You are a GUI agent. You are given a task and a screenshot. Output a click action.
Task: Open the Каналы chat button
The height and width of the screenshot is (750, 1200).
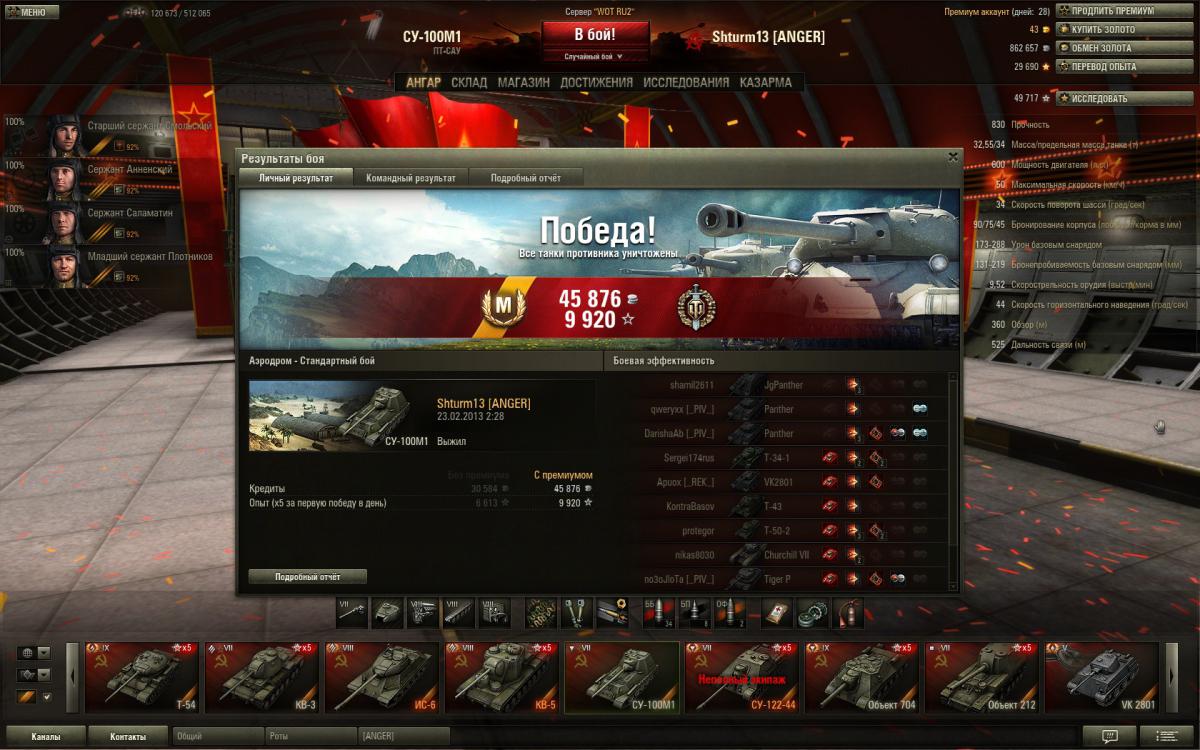pyautogui.click(x=44, y=737)
